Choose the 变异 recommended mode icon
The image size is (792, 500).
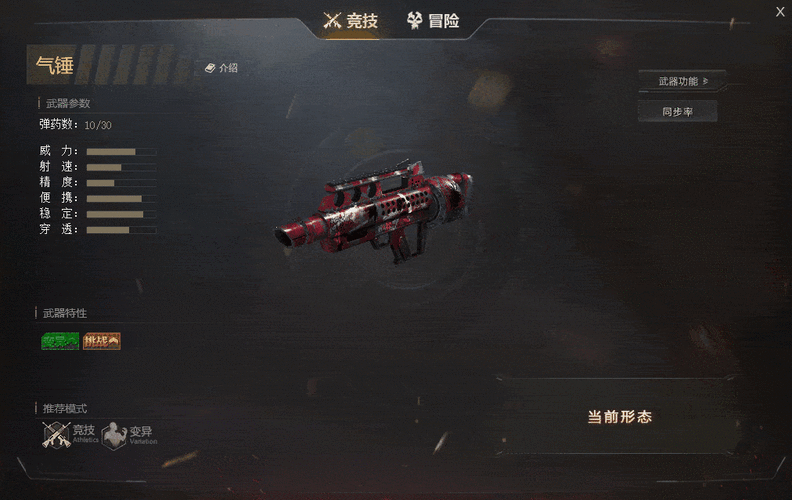[x=116, y=435]
